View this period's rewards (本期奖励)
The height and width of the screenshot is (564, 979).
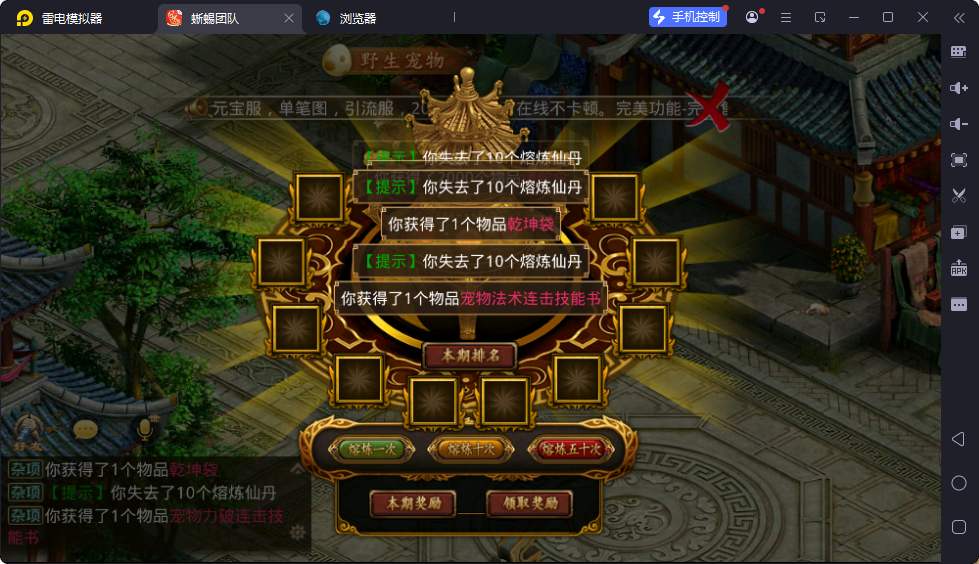(x=413, y=503)
